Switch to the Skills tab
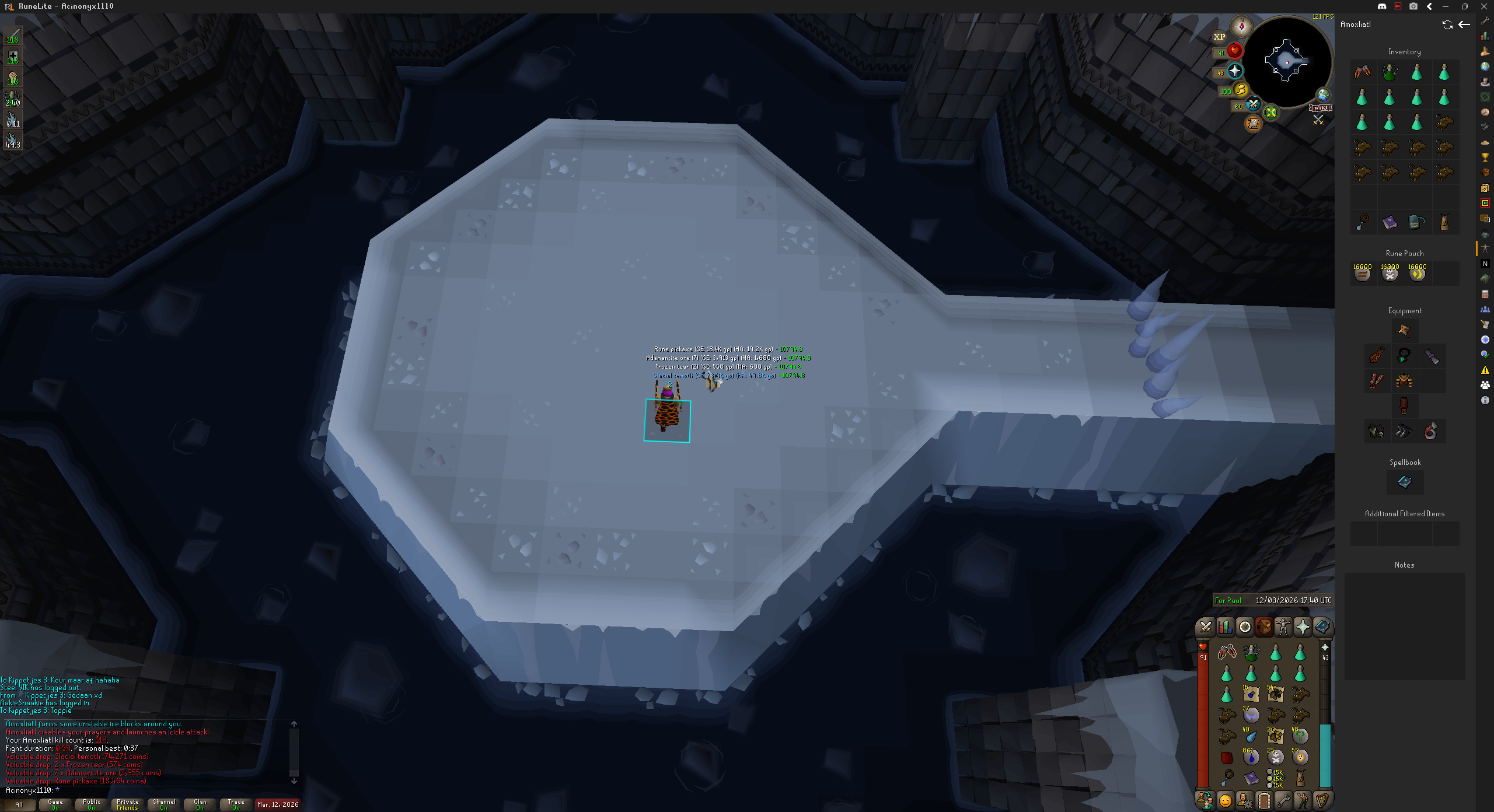1494x812 pixels. 1225,627
